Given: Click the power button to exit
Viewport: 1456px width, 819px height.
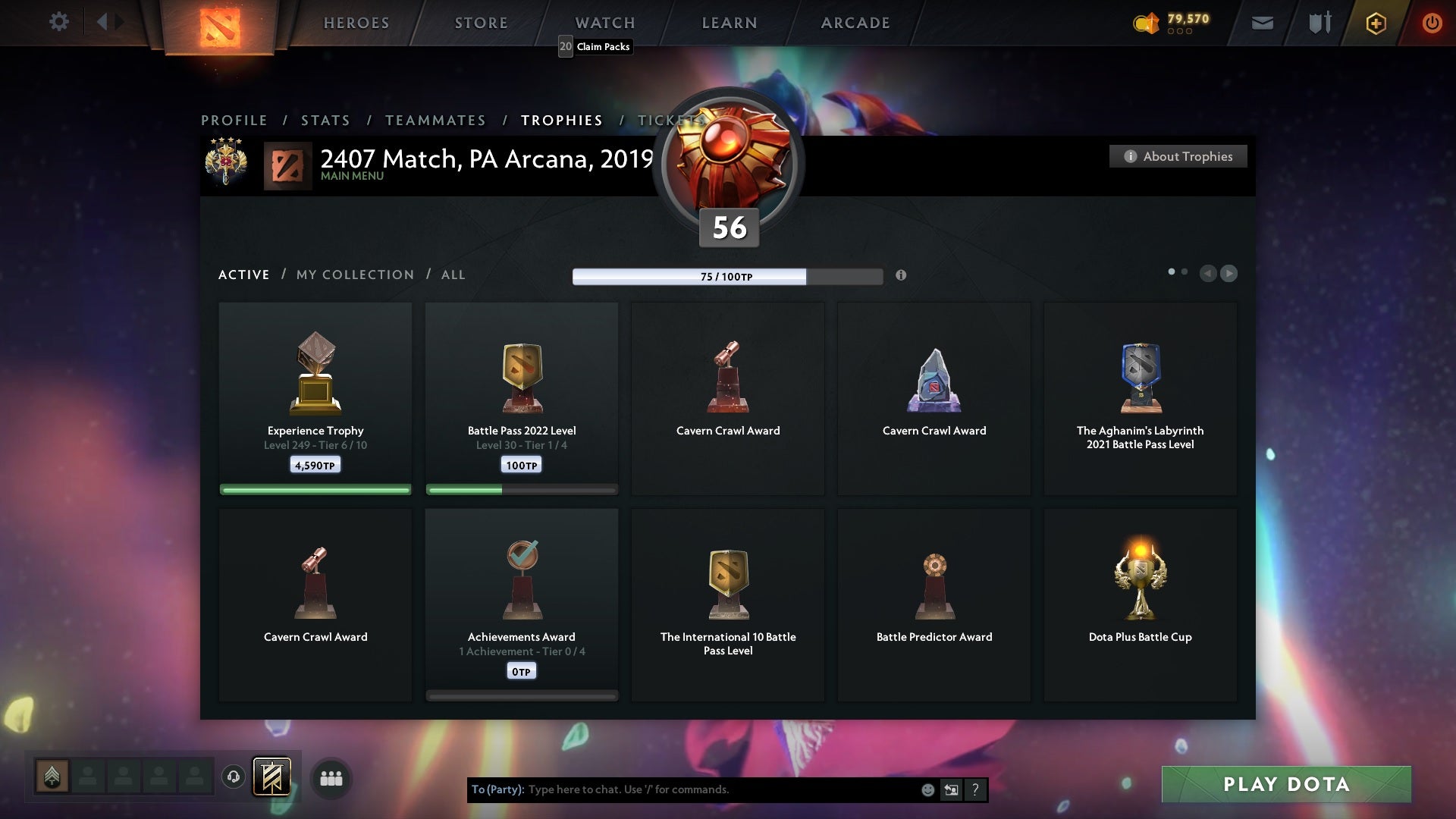Looking at the screenshot, I should (x=1432, y=23).
